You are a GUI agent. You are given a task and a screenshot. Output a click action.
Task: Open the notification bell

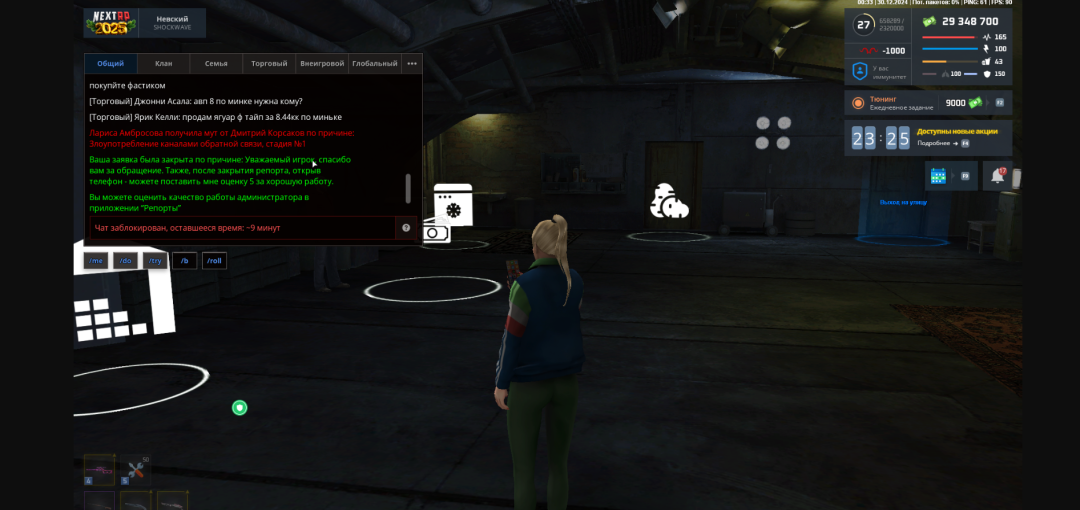click(998, 176)
